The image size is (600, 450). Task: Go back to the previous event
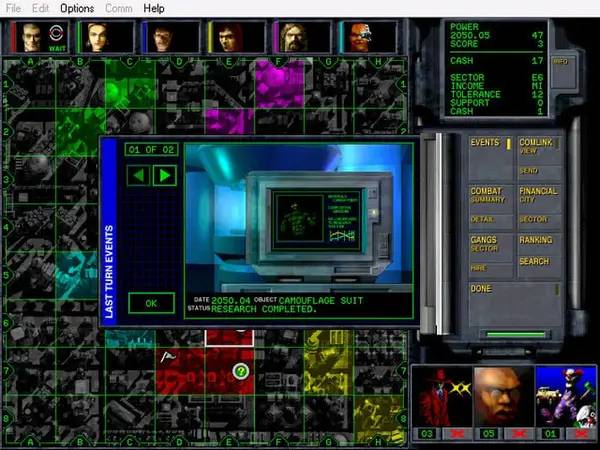pos(140,176)
